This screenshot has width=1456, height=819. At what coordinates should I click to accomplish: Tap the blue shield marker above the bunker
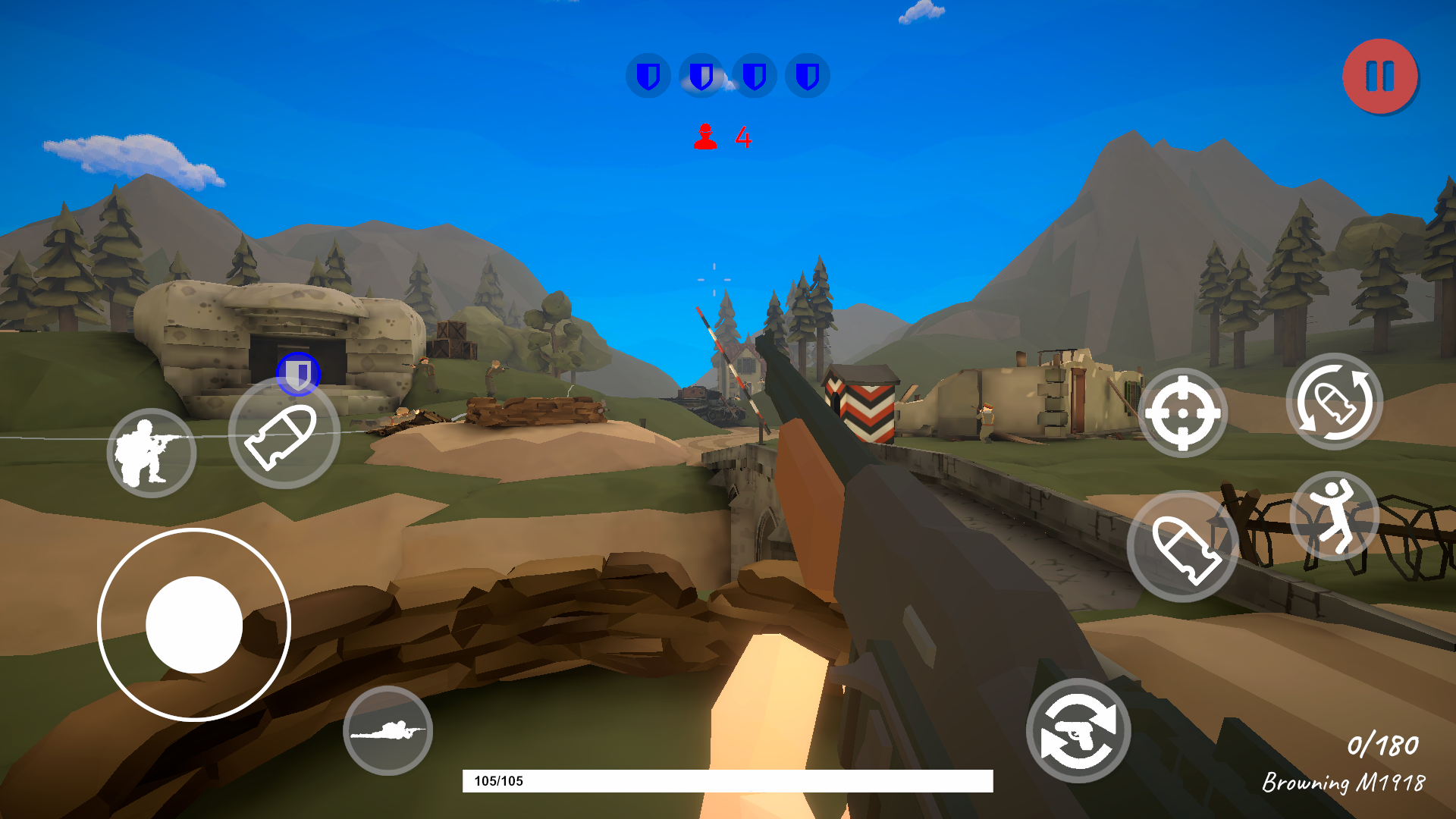point(299,372)
